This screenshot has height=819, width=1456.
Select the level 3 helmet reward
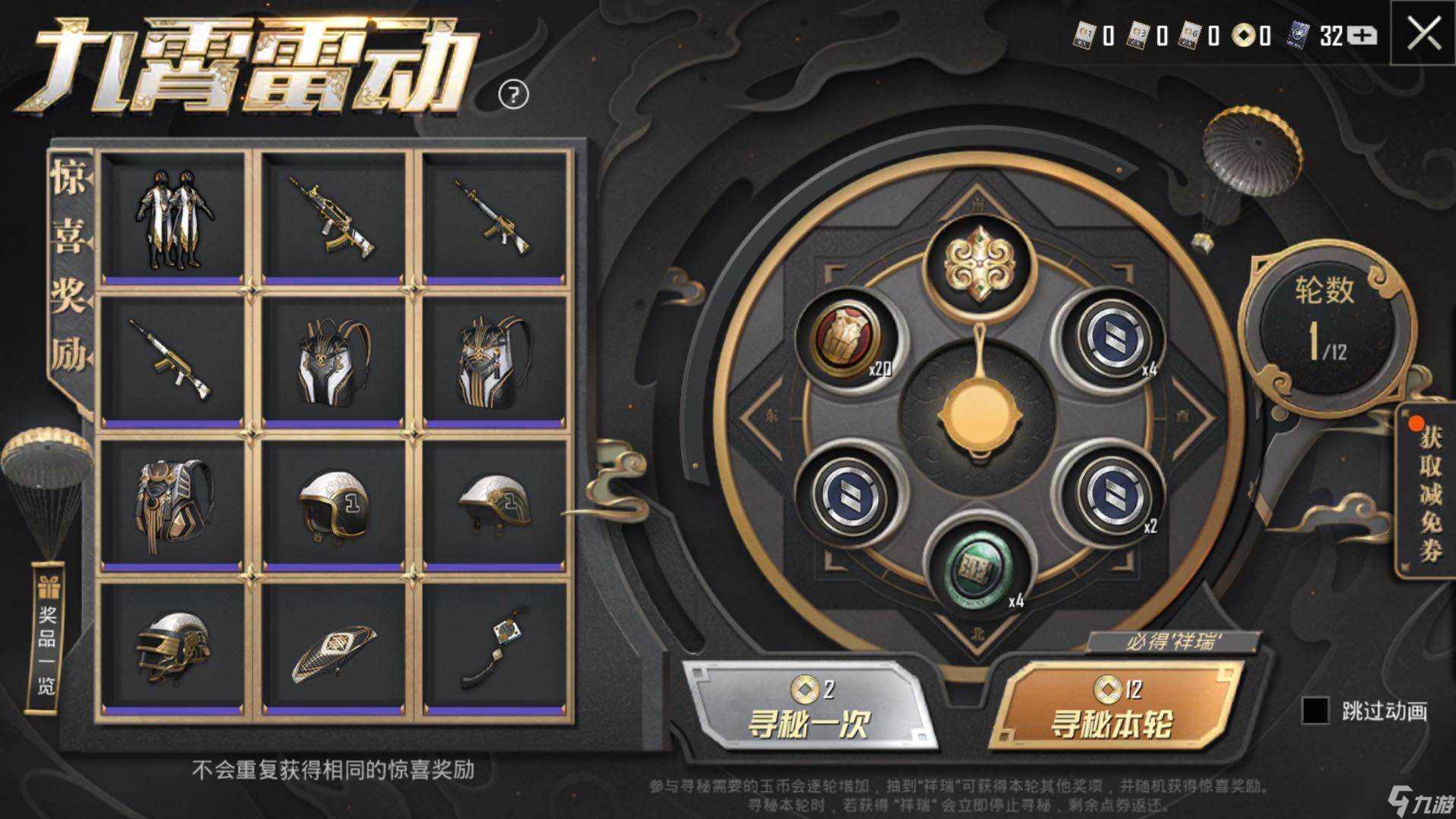tap(174, 648)
